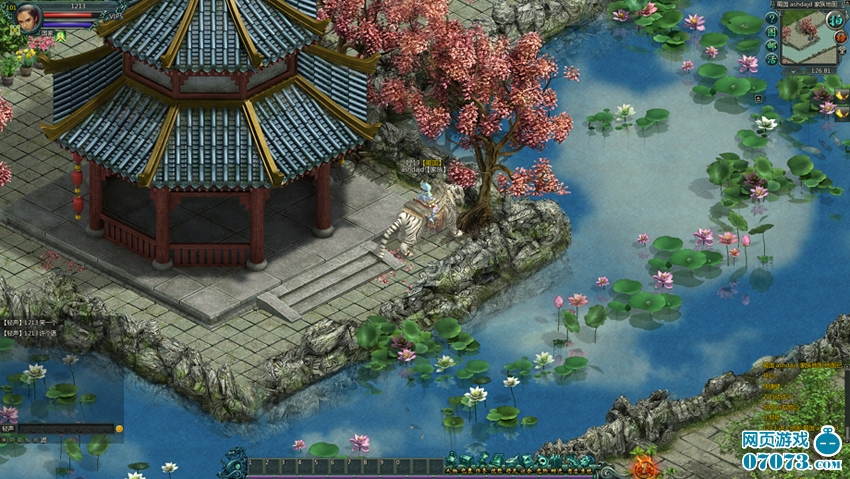Image resolution: width=850 pixels, height=479 pixels.
Task: Open the question mark help button
Action: click(771, 20)
